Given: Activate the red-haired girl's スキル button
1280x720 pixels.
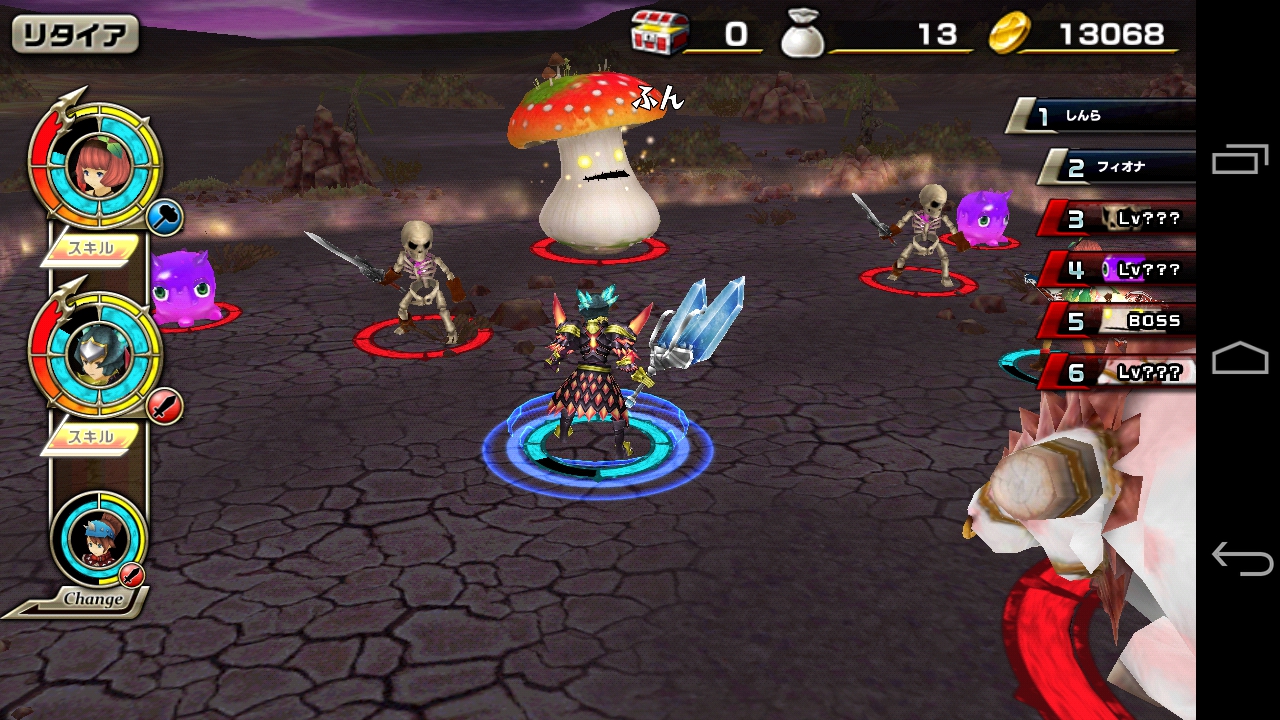Looking at the screenshot, I should [x=92, y=248].
